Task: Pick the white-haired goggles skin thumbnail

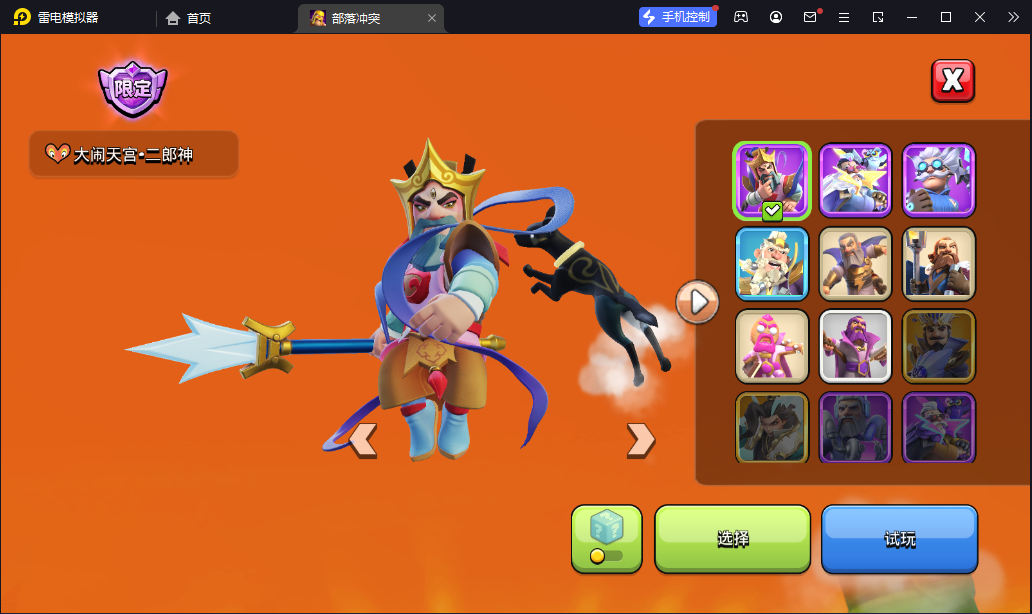Action: pos(938,180)
